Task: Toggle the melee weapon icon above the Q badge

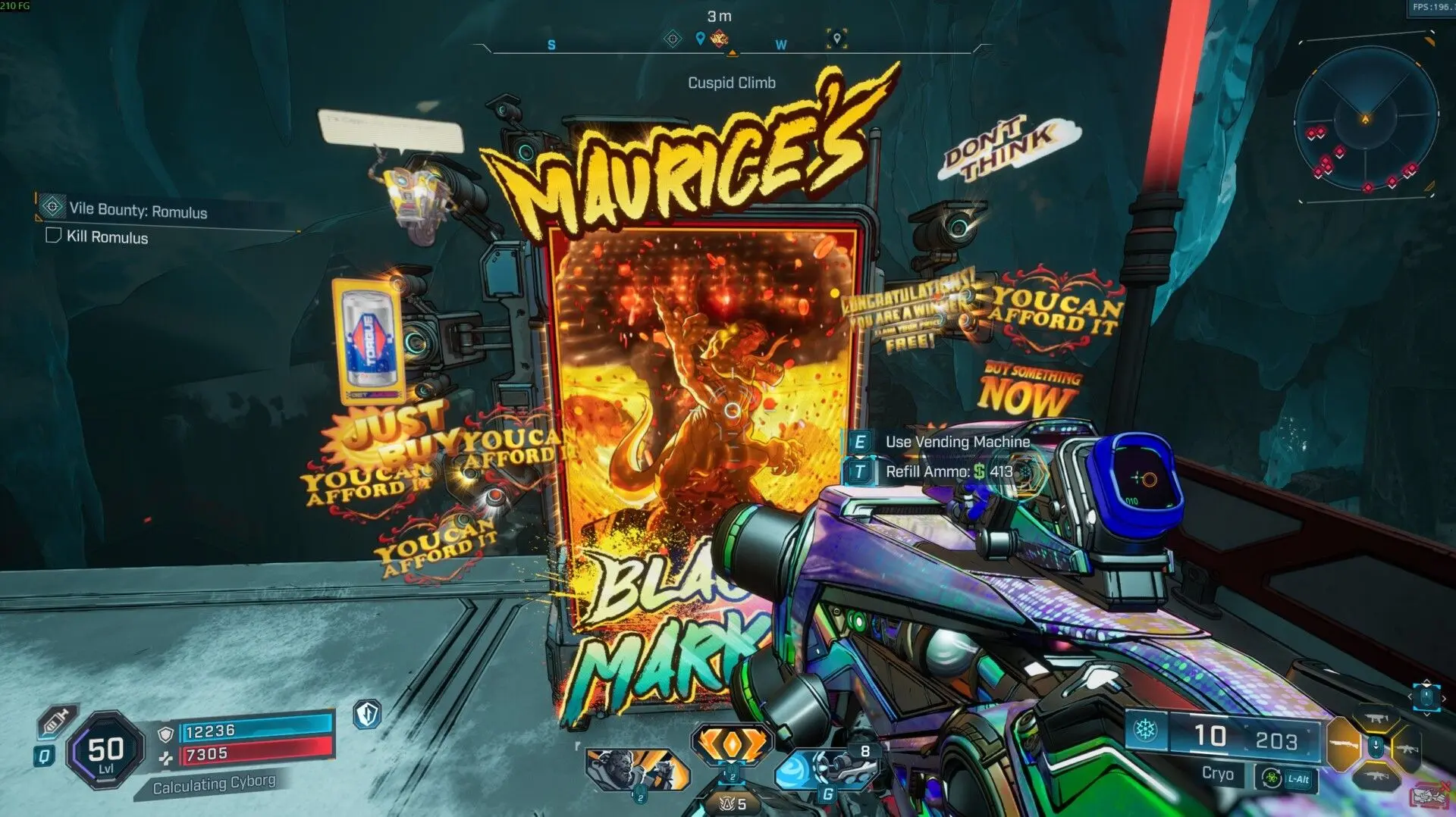Action: (57, 722)
